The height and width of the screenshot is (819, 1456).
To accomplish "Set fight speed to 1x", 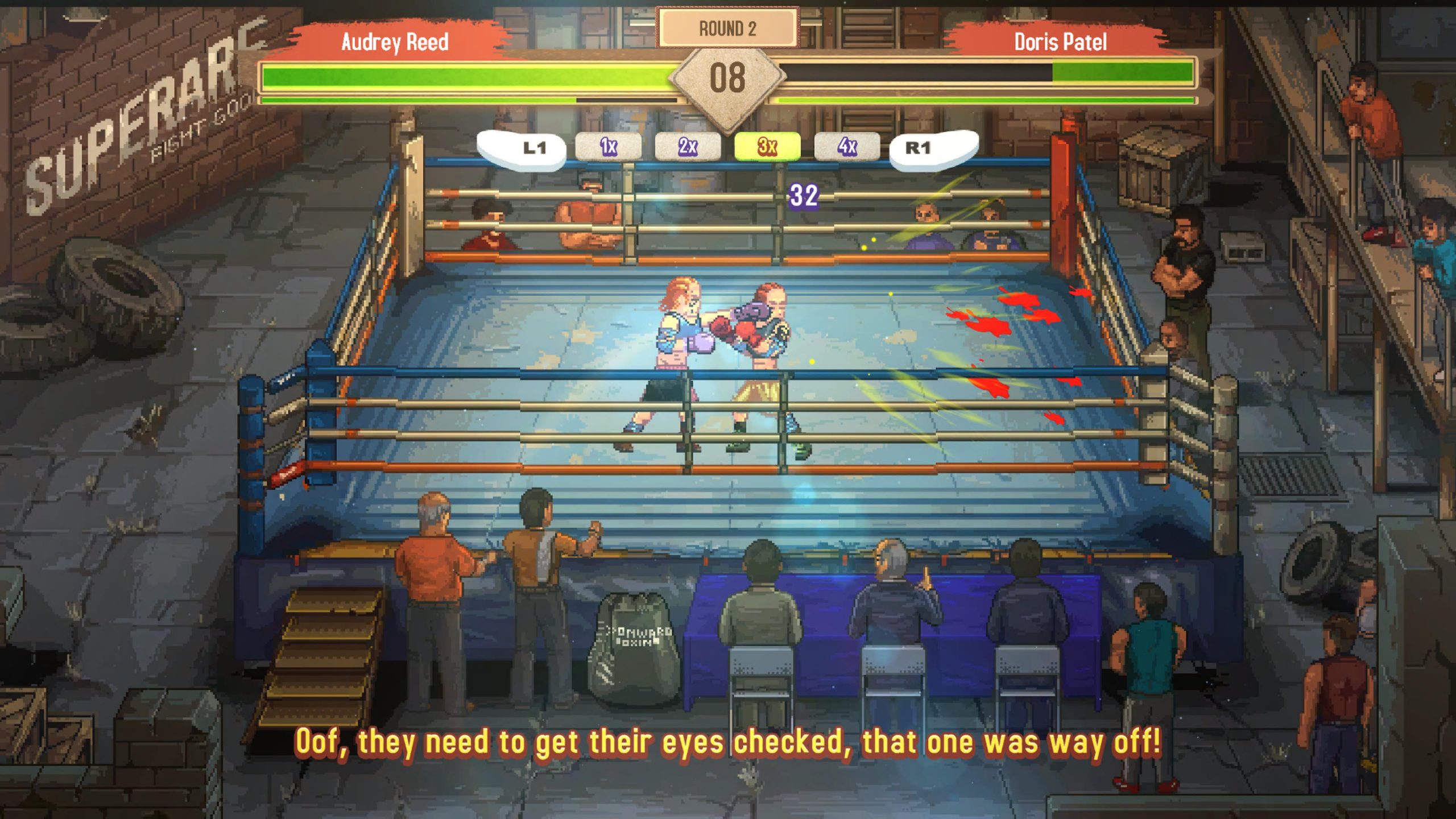I will (608, 147).
